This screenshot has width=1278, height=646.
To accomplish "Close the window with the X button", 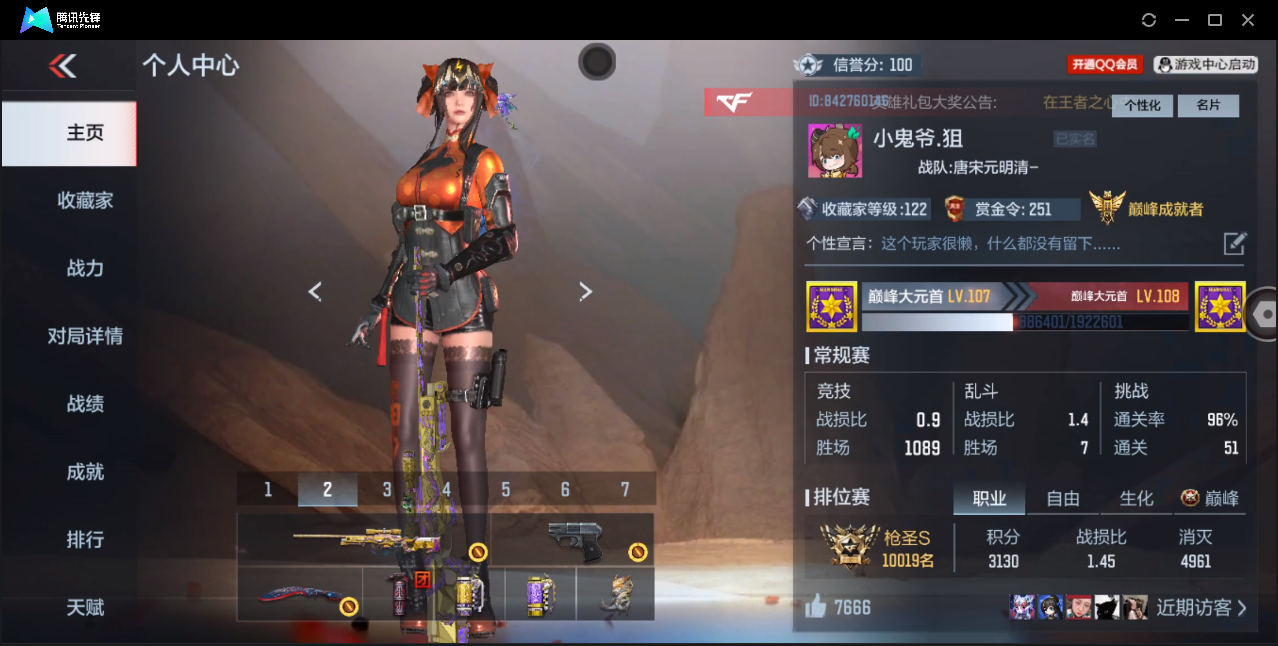I will click(x=1248, y=20).
